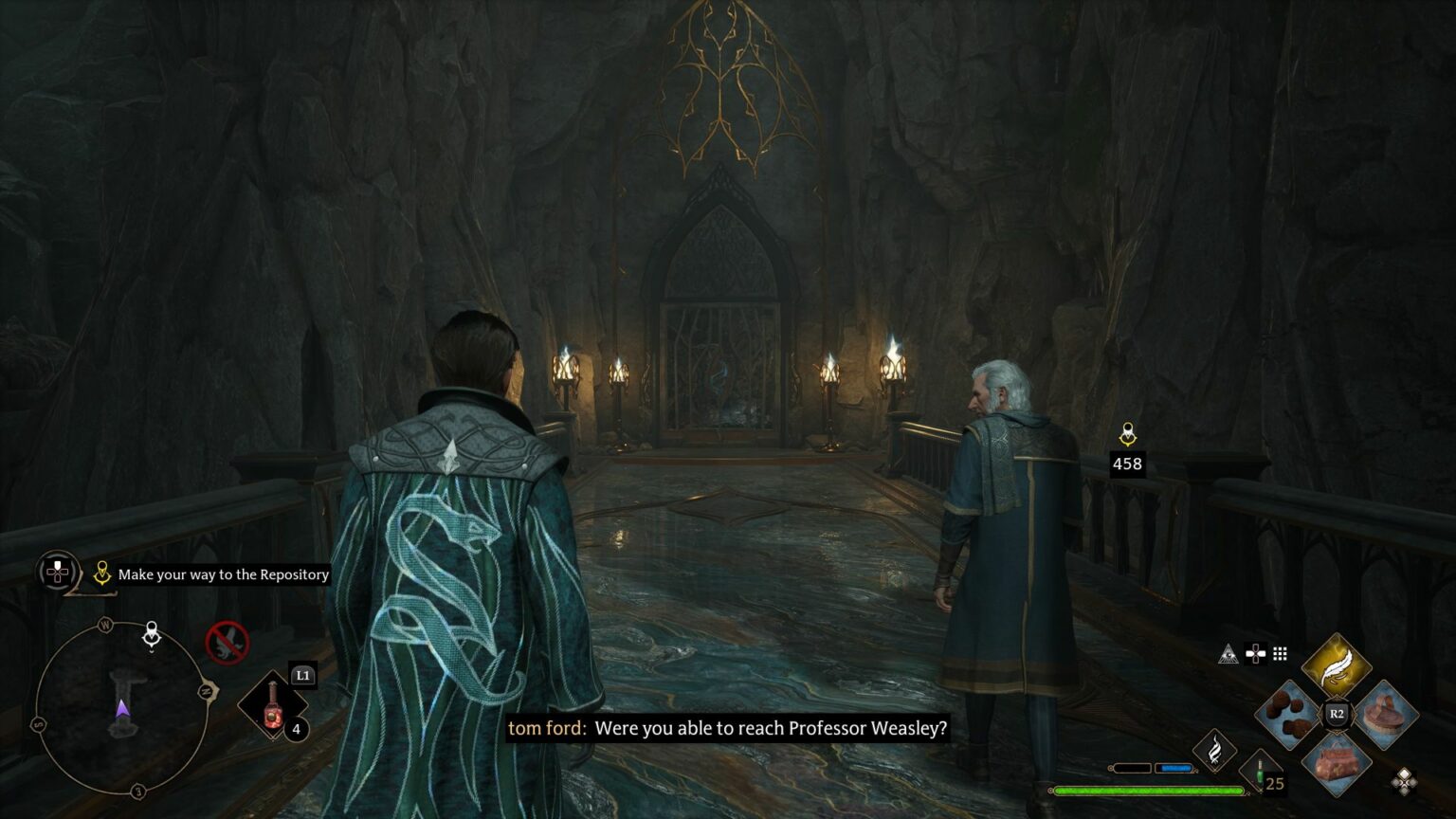The height and width of the screenshot is (819, 1456).
Task: Open the R2 spell slot selector
Action: 1337,713
